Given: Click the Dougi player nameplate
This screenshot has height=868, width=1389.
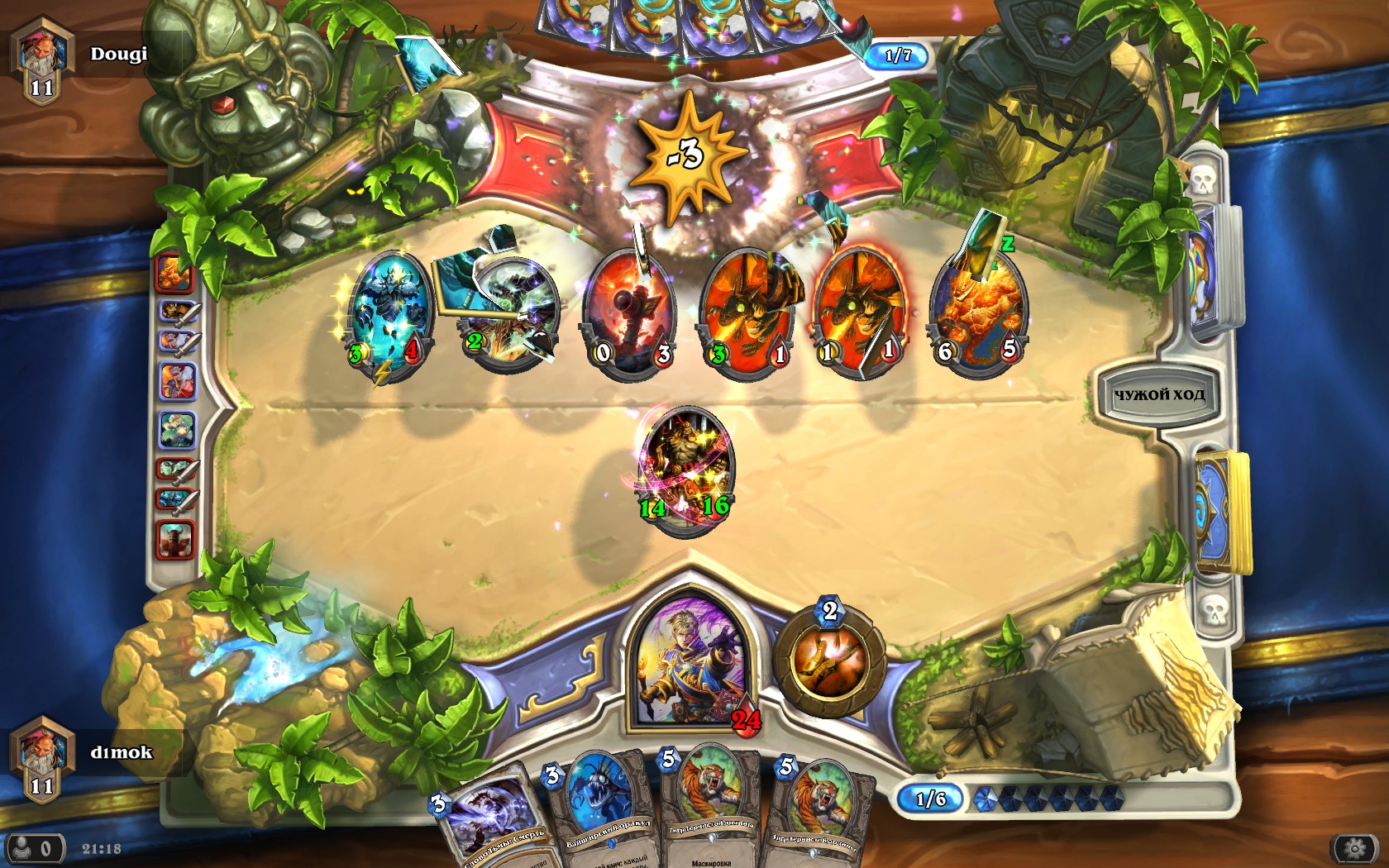Looking at the screenshot, I should coord(117,55).
